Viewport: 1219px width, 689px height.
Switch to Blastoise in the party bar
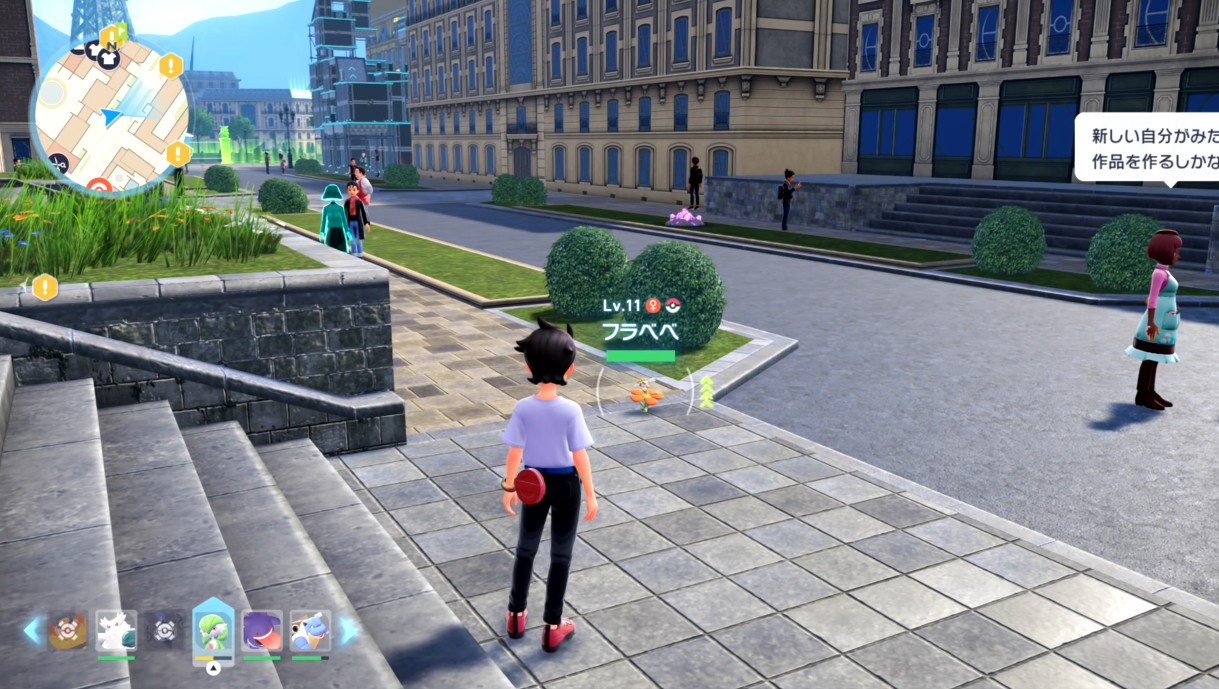(x=308, y=631)
